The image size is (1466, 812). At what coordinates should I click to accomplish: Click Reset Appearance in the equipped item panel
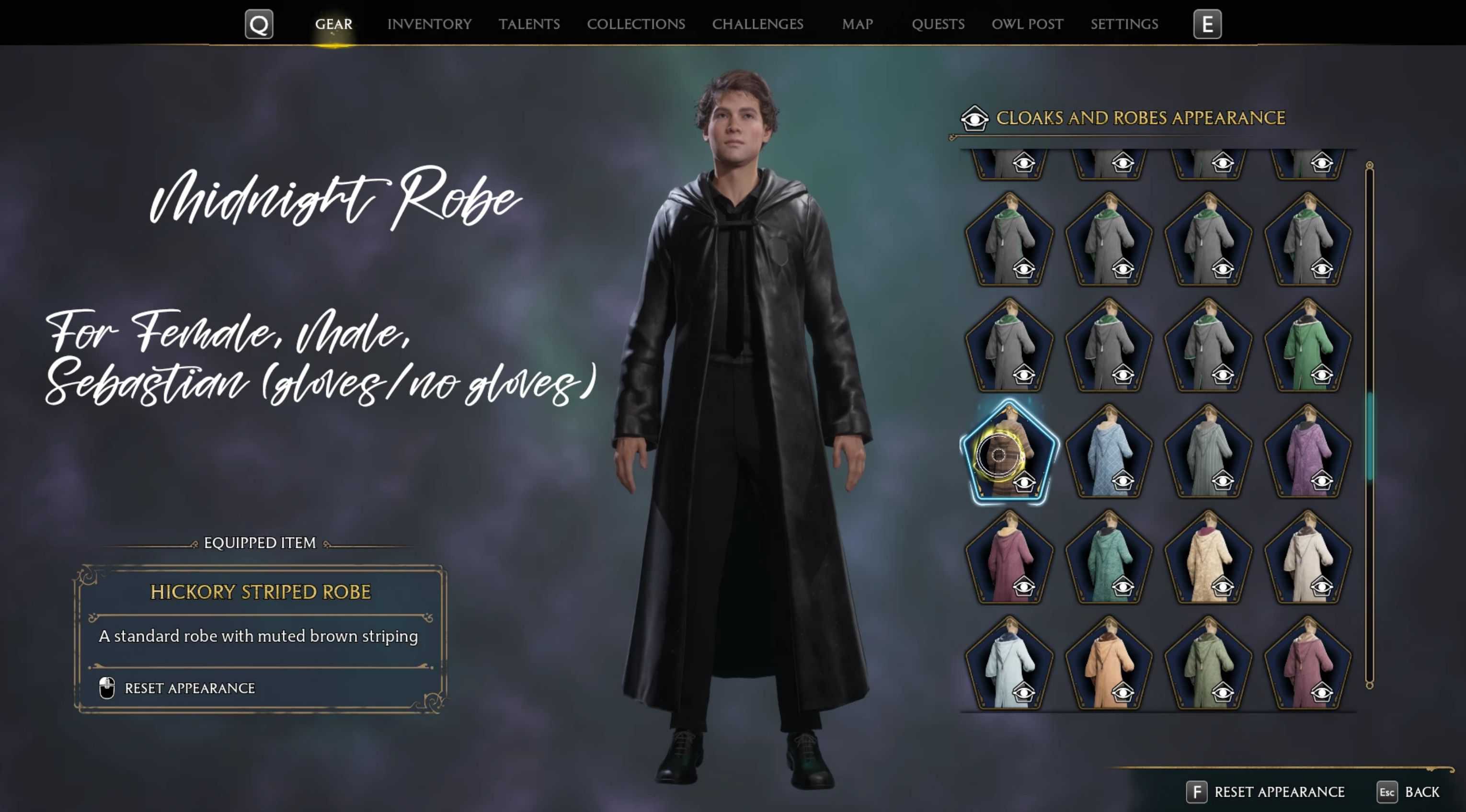tap(189, 688)
